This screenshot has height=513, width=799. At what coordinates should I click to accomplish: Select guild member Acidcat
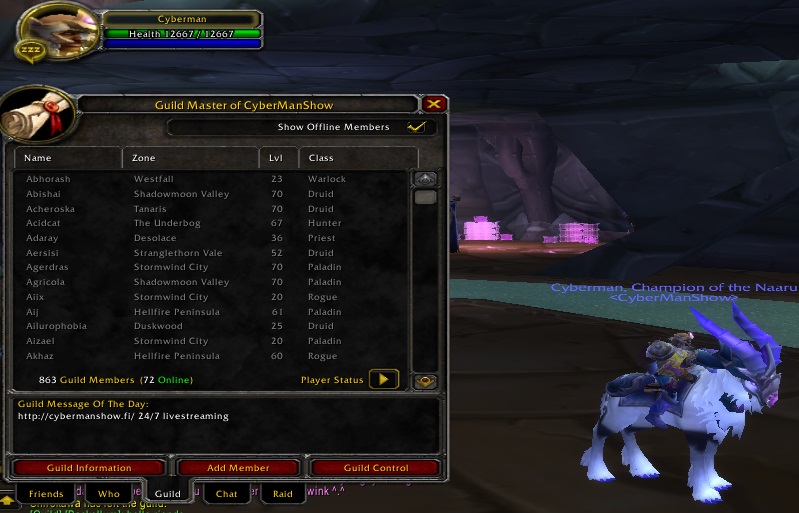pyautogui.click(x=44, y=223)
